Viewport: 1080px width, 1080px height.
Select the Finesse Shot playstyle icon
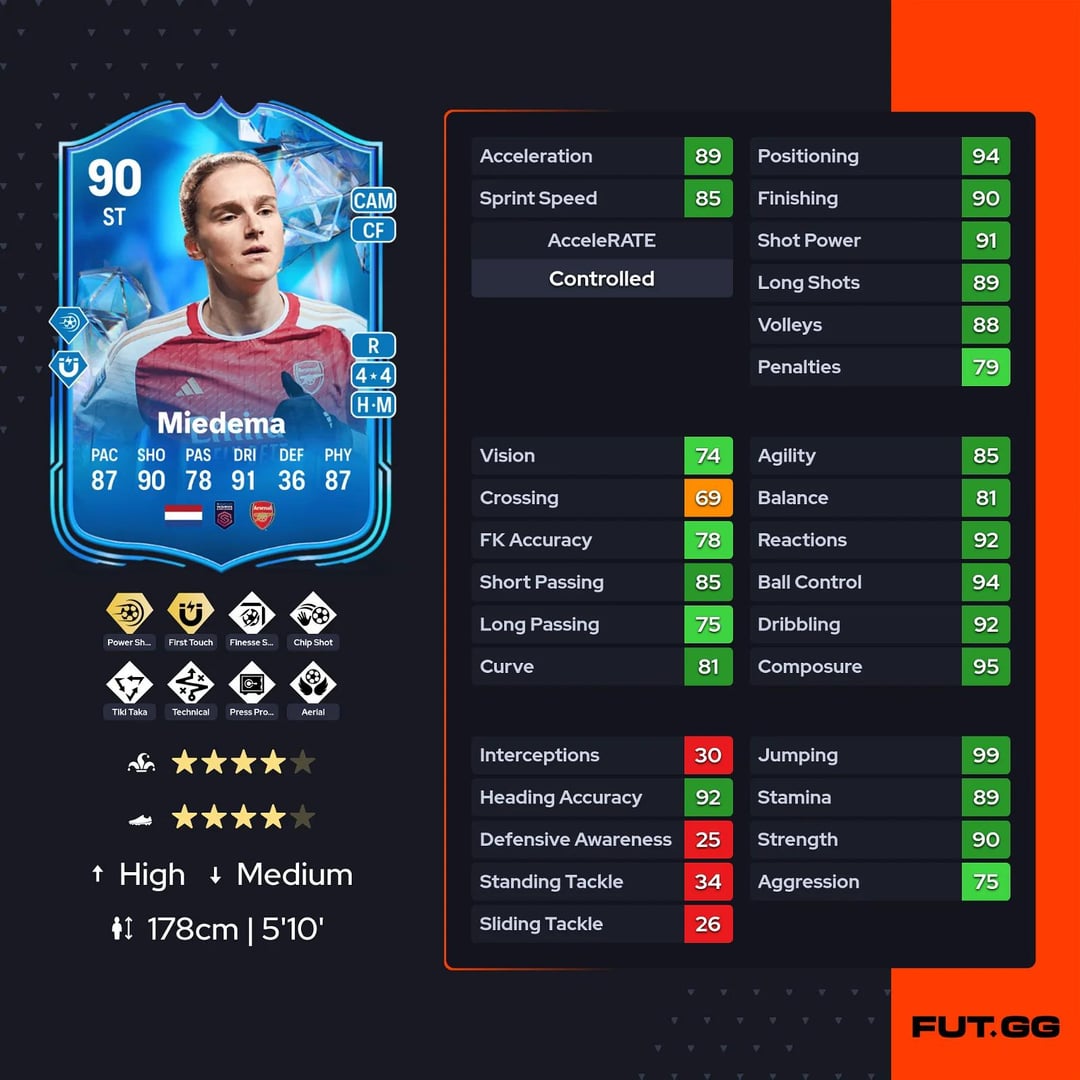point(252,613)
